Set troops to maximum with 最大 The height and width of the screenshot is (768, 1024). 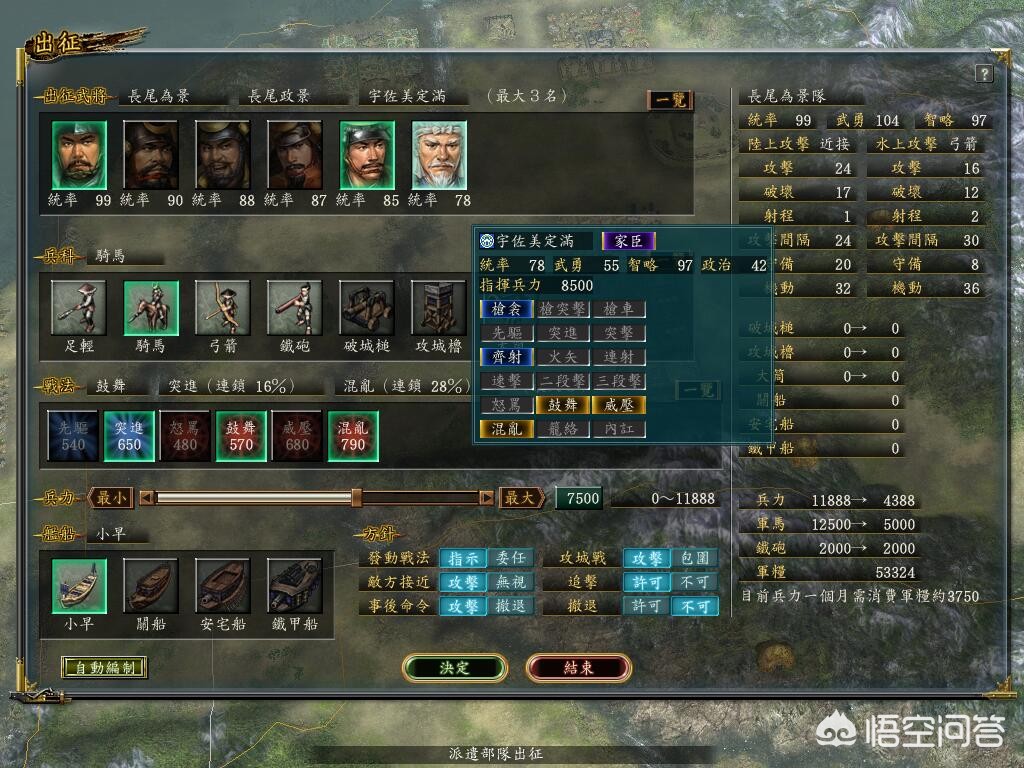pos(523,498)
